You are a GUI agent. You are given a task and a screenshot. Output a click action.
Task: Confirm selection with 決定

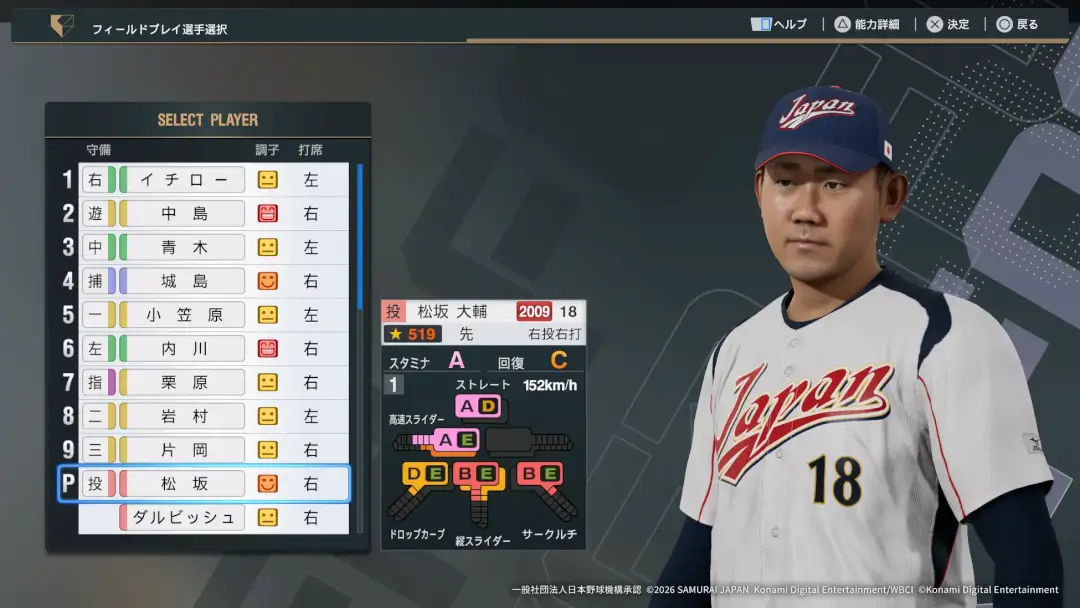(948, 24)
